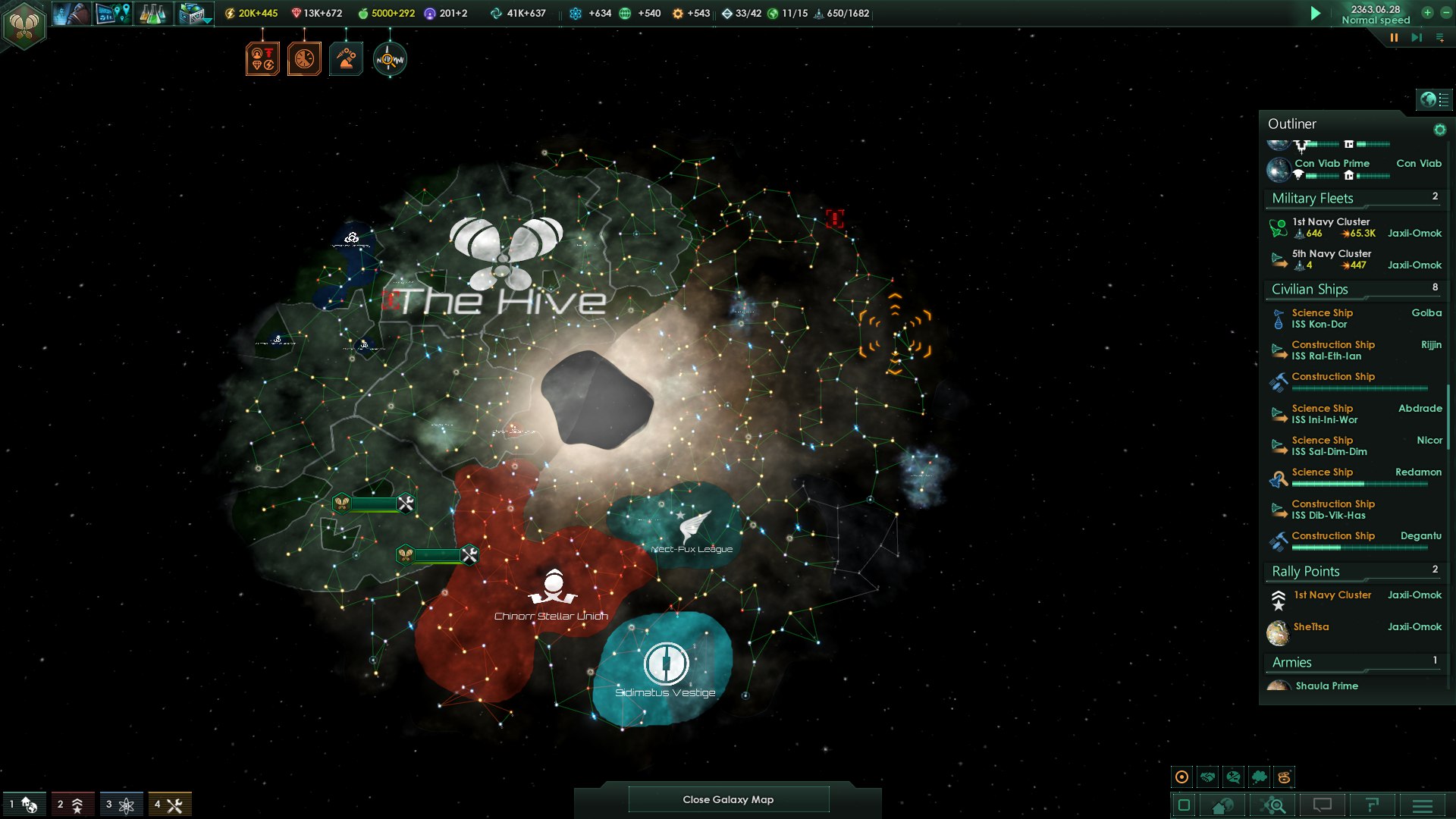
Task: Close the galaxy map view
Action: pos(728,799)
